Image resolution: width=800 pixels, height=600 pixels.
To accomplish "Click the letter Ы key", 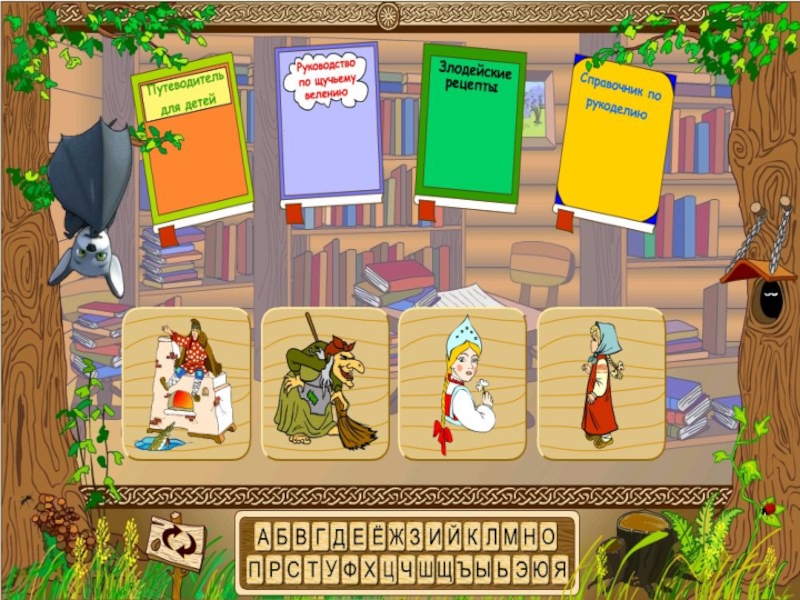I will tap(485, 569).
